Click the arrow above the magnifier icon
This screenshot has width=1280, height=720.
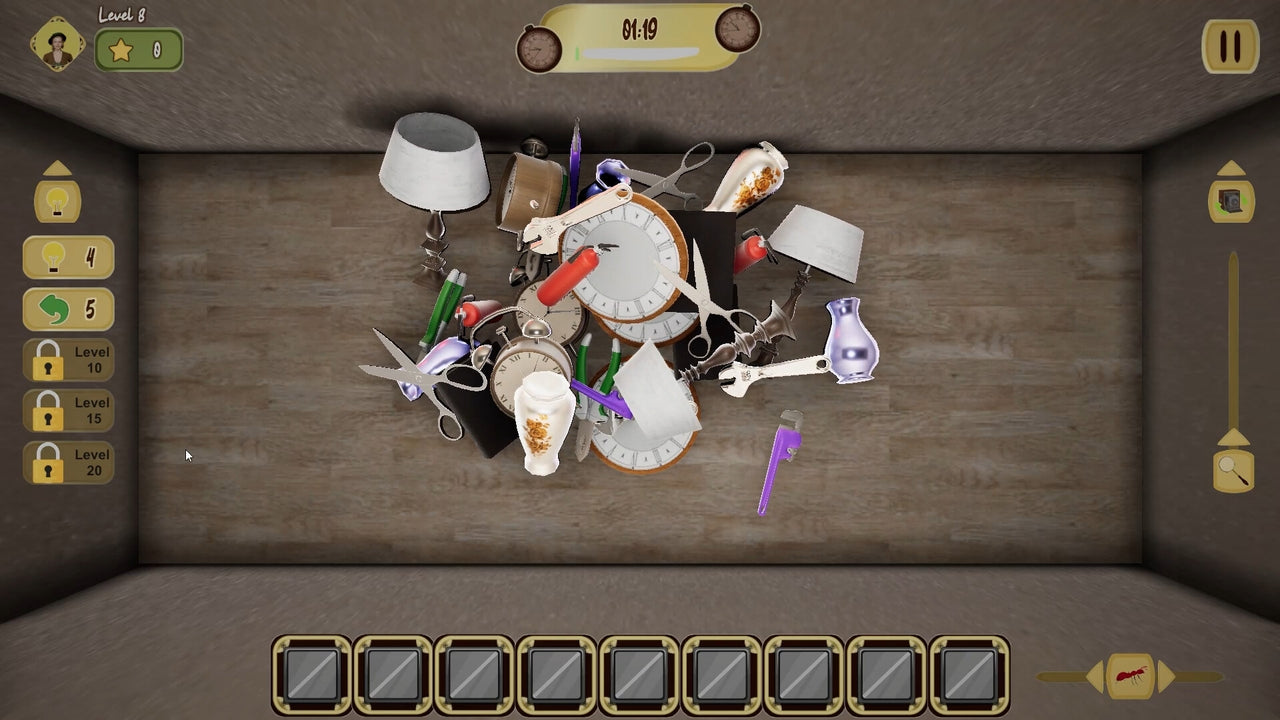click(1231, 438)
